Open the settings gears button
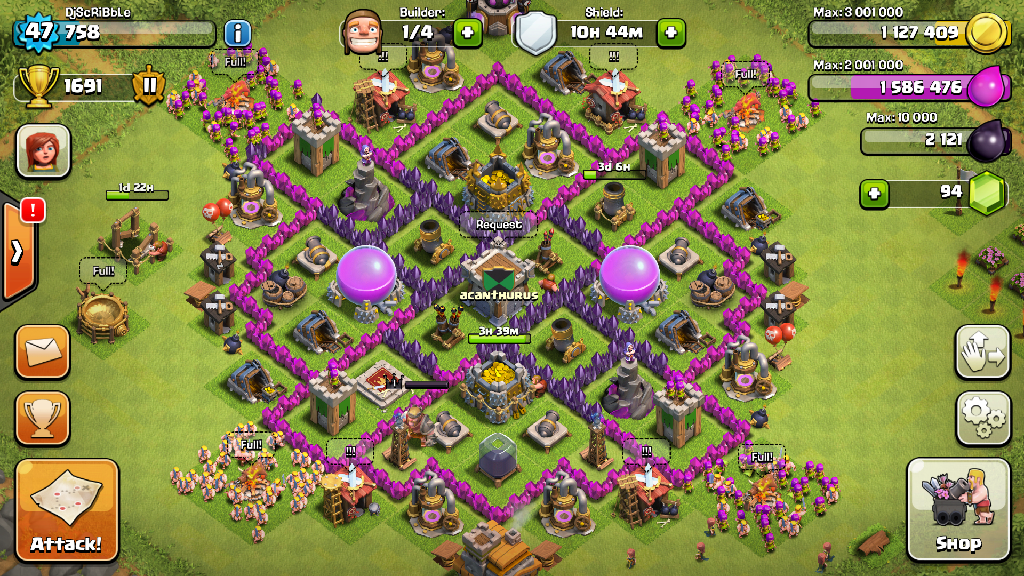The image size is (1024, 576). [983, 417]
